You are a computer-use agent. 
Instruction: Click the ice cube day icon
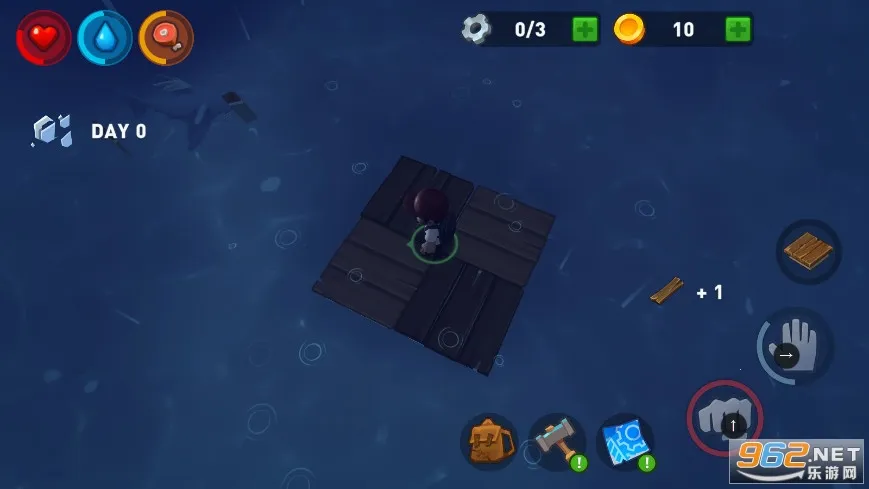[52, 131]
